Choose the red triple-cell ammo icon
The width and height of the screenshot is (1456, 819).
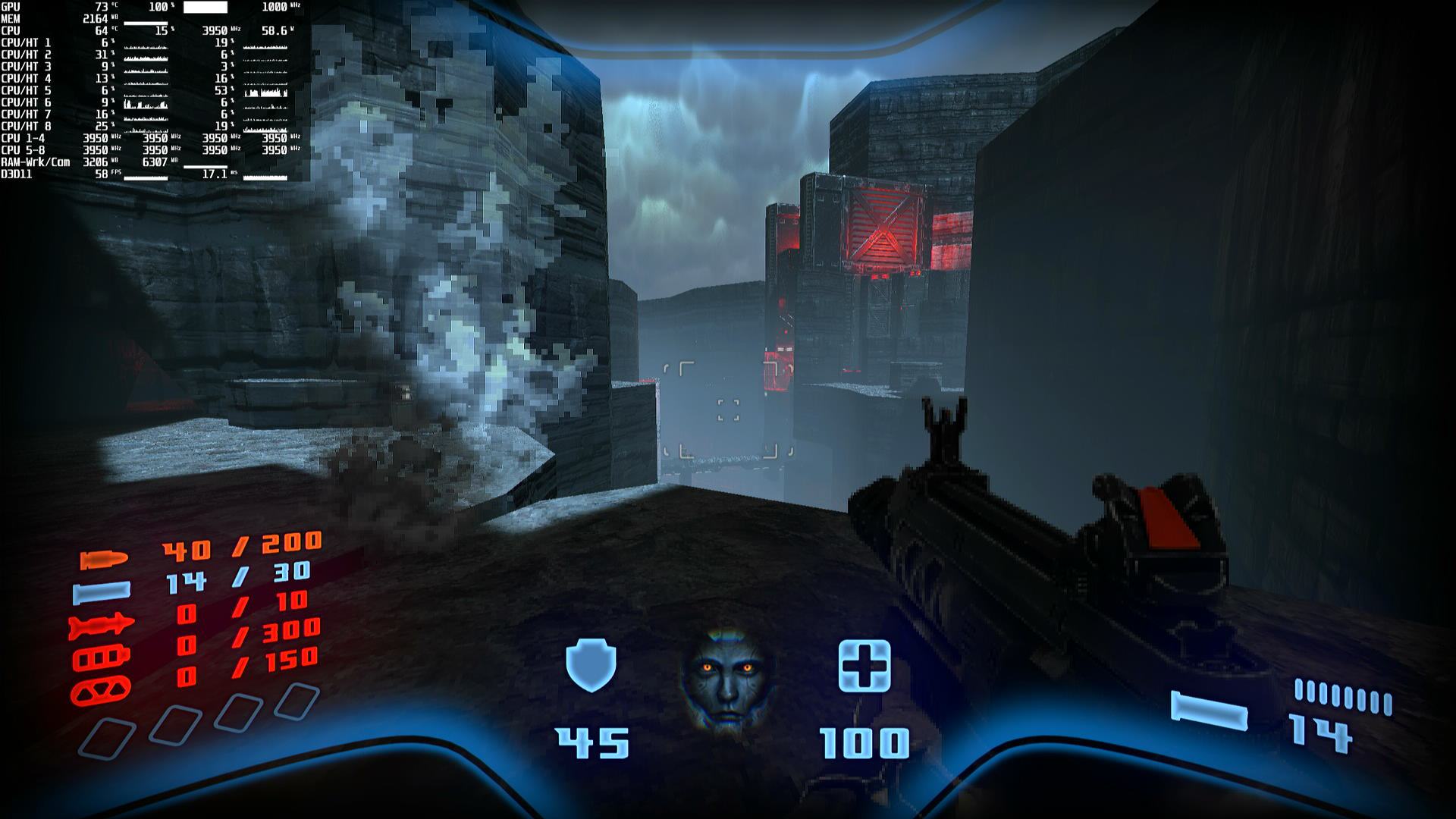click(x=101, y=658)
